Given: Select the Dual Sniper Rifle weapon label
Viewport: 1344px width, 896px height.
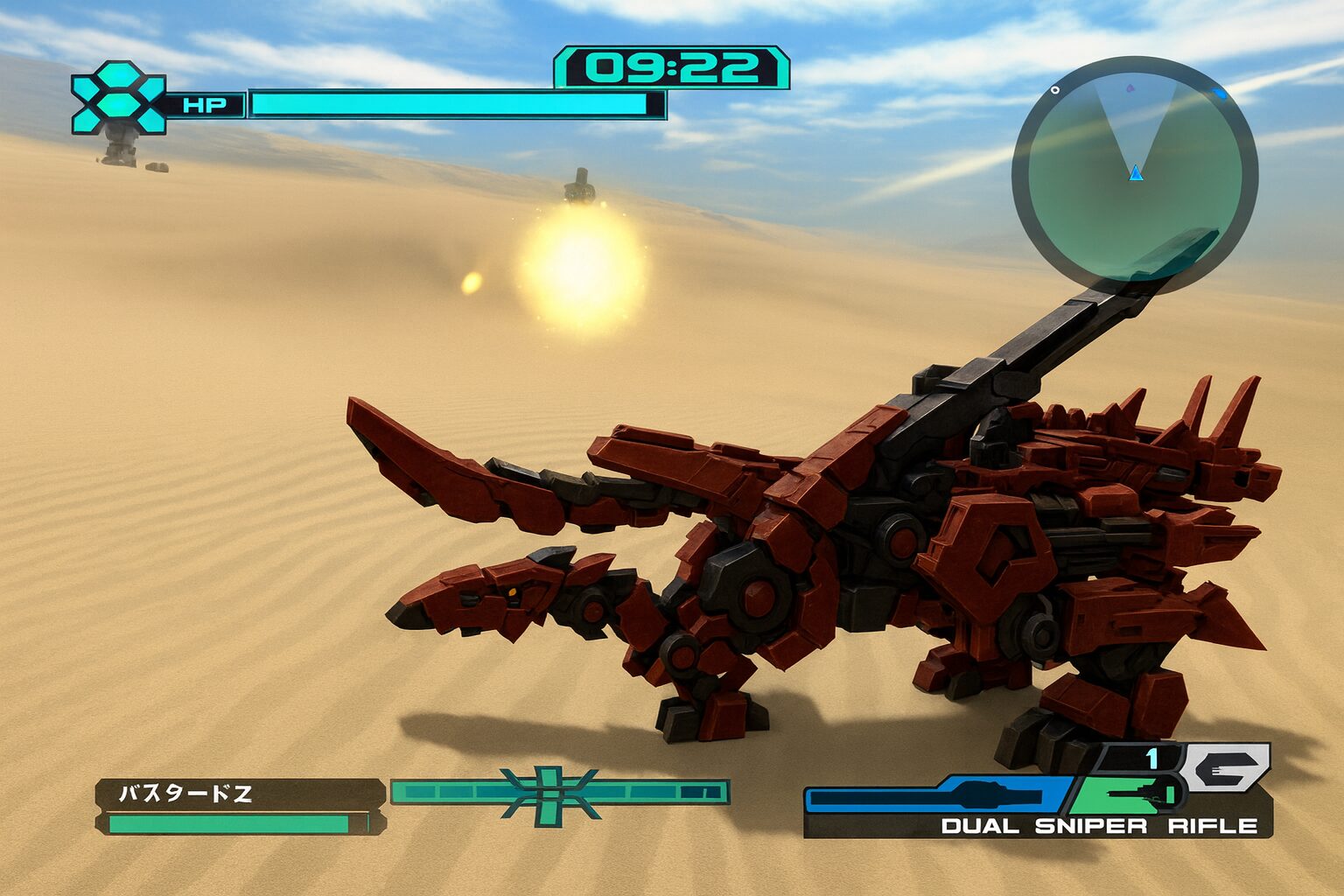Looking at the screenshot, I should tap(1099, 826).
